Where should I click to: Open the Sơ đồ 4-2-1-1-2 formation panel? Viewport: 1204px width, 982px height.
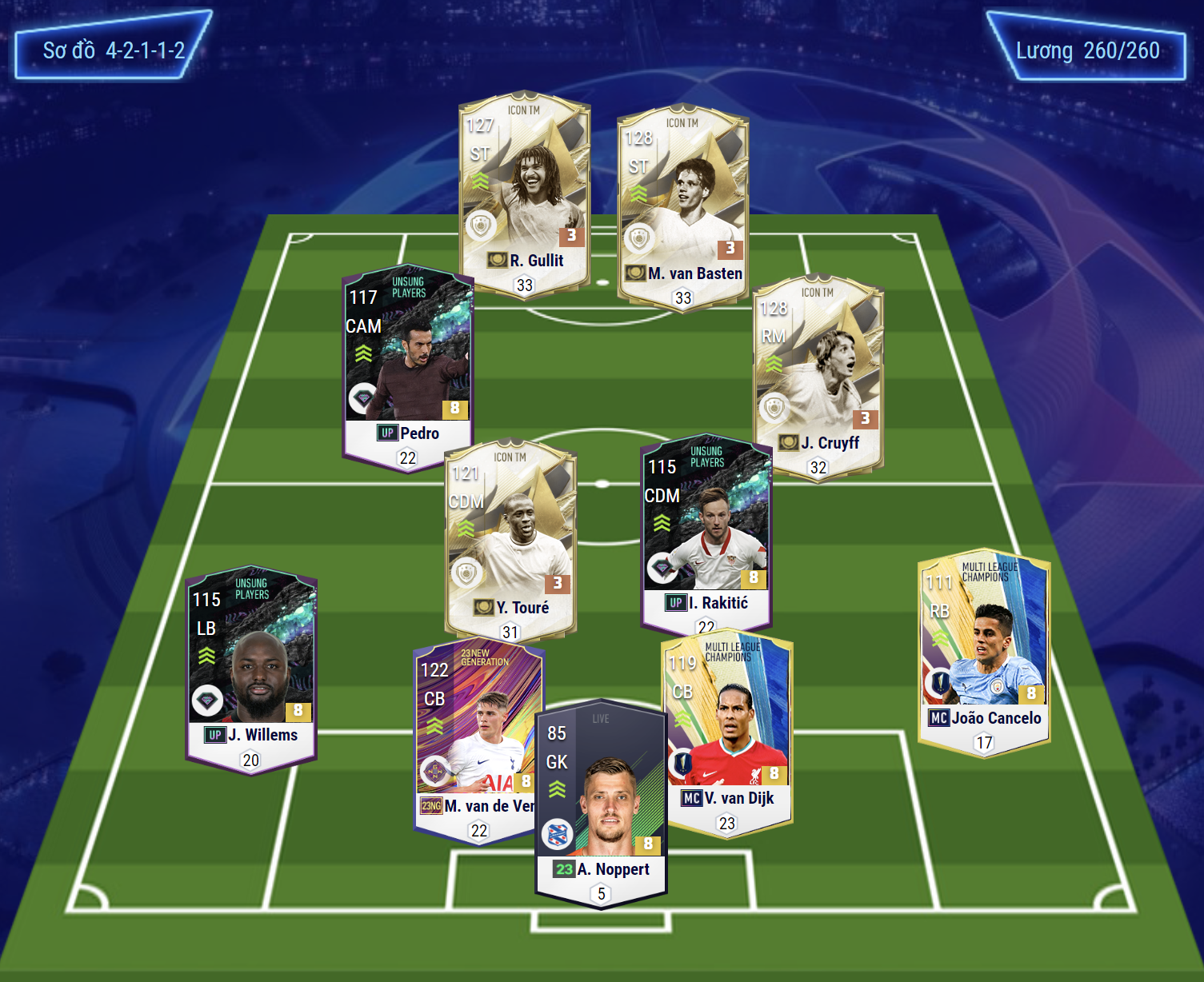113,50
